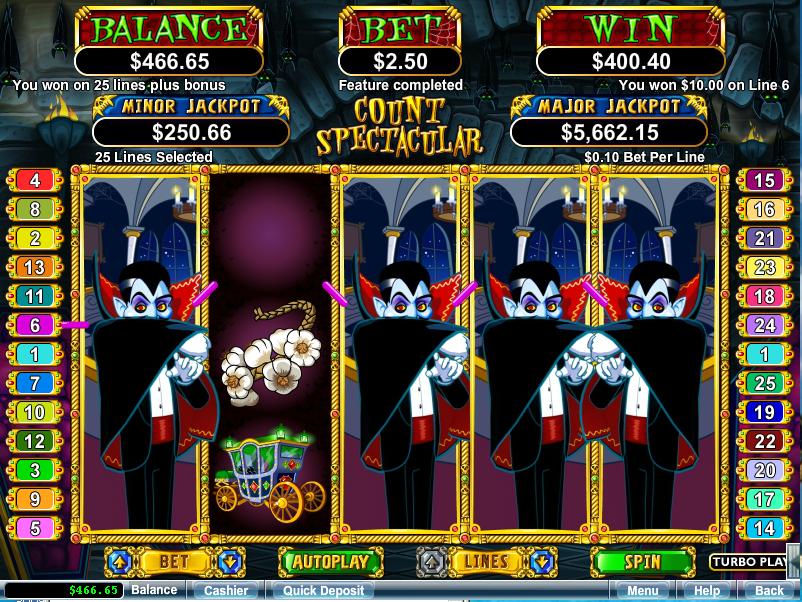Image resolution: width=802 pixels, height=602 pixels.
Task: Open the Menu in the bottom bar
Action: (x=642, y=591)
